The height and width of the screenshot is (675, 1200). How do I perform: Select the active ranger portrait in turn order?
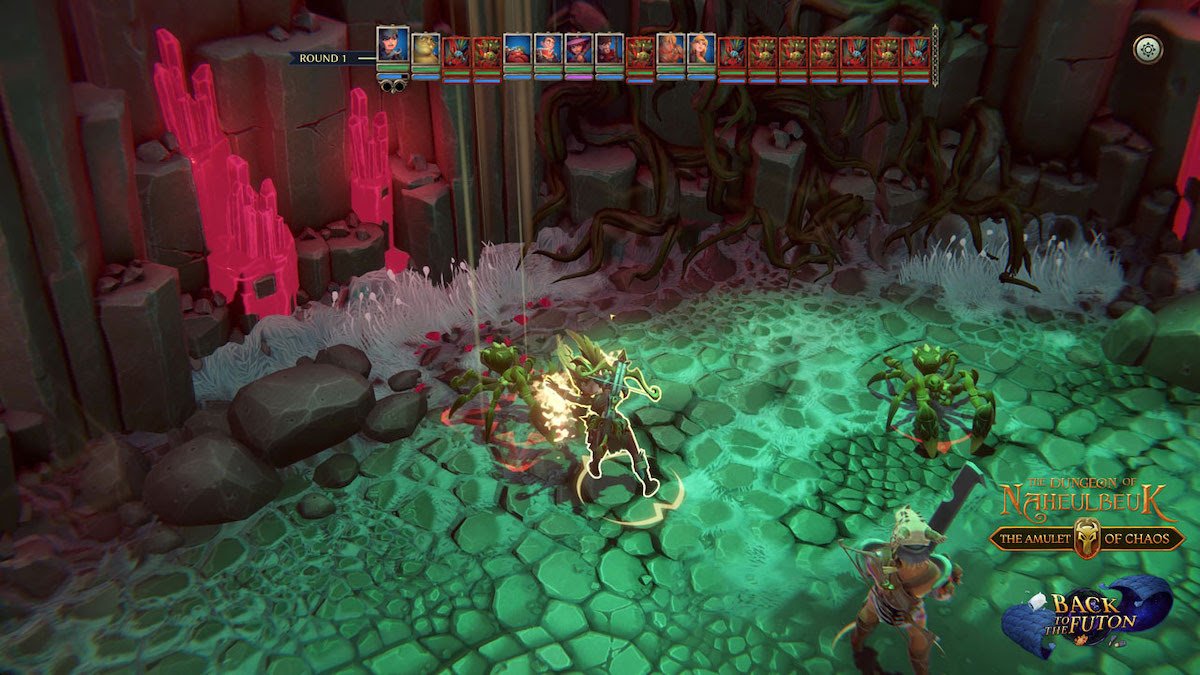click(392, 45)
